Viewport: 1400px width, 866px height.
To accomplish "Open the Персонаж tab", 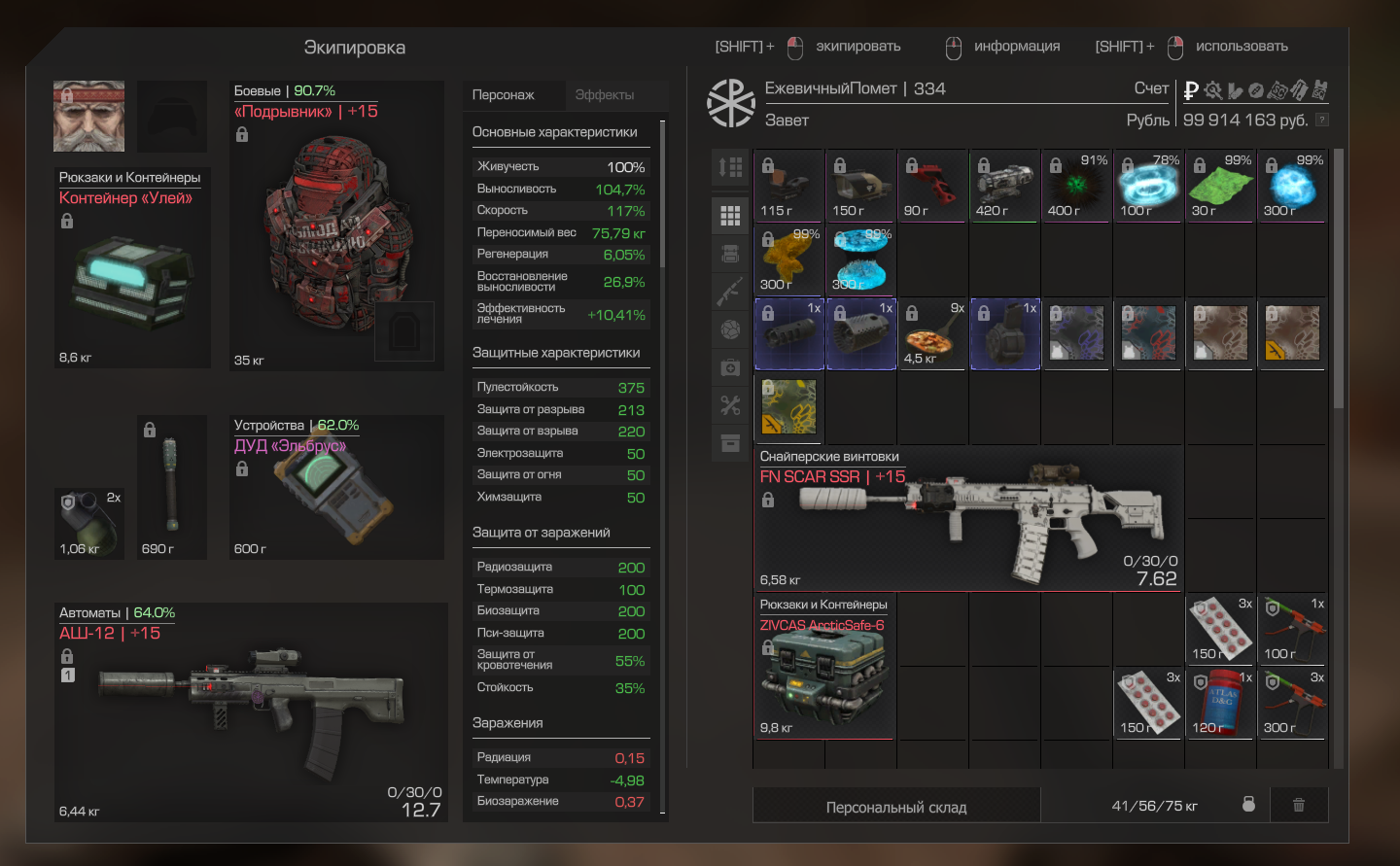I will pos(504,95).
